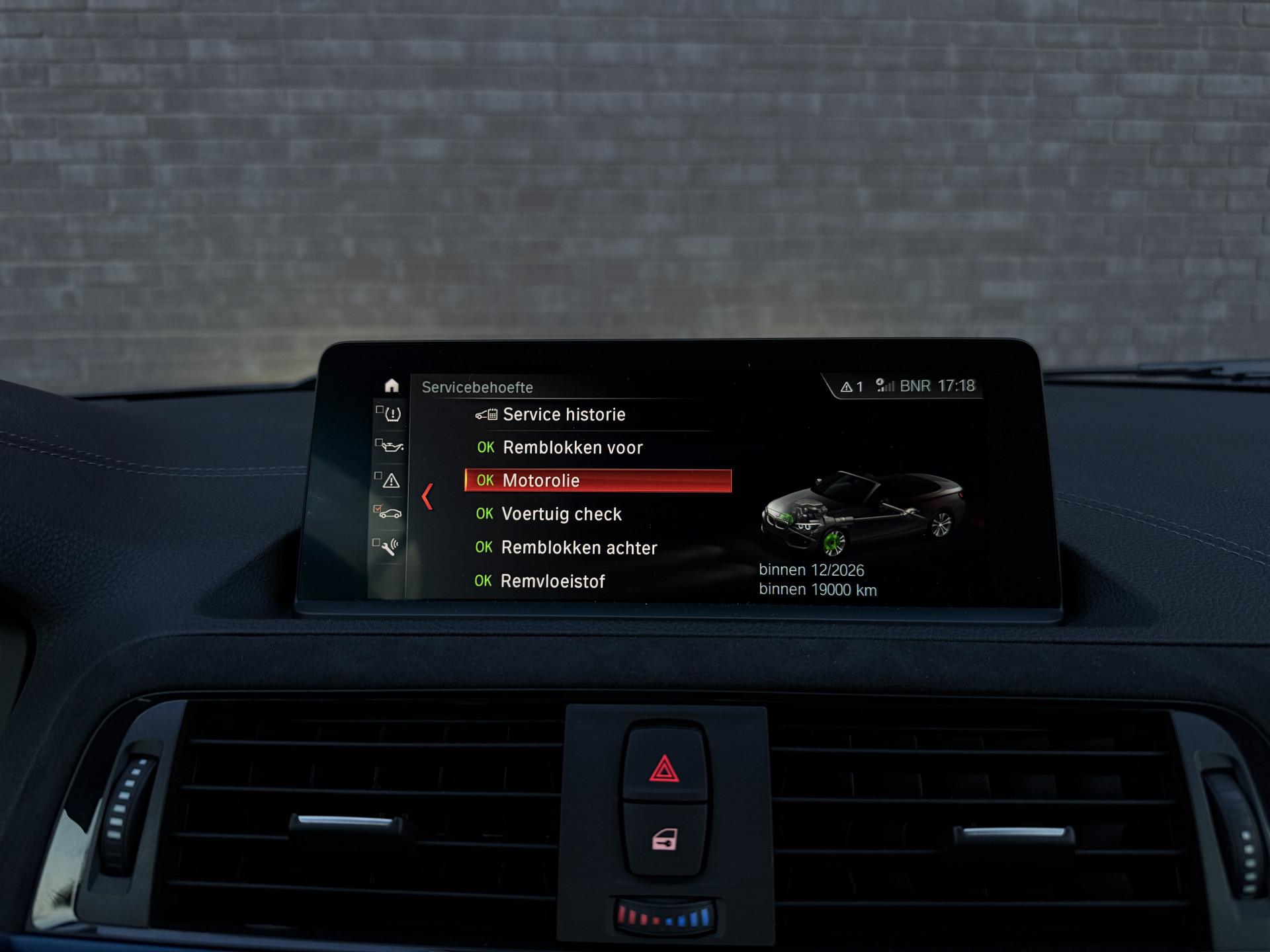Screen dimensions: 1270x952
Task: Select Remblokken voor row
Action: (572, 448)
